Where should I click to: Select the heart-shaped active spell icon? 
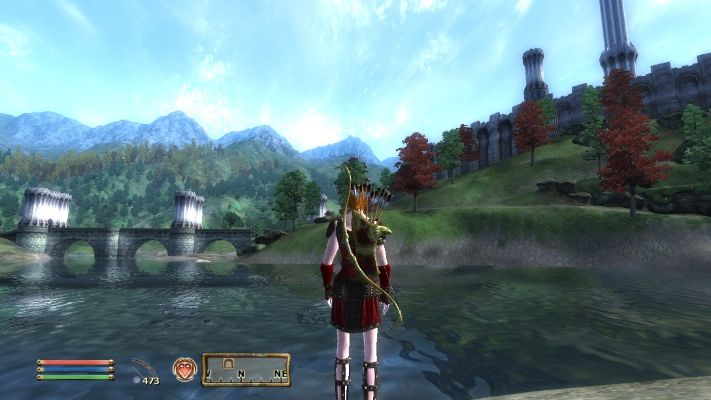coord(184,369)
